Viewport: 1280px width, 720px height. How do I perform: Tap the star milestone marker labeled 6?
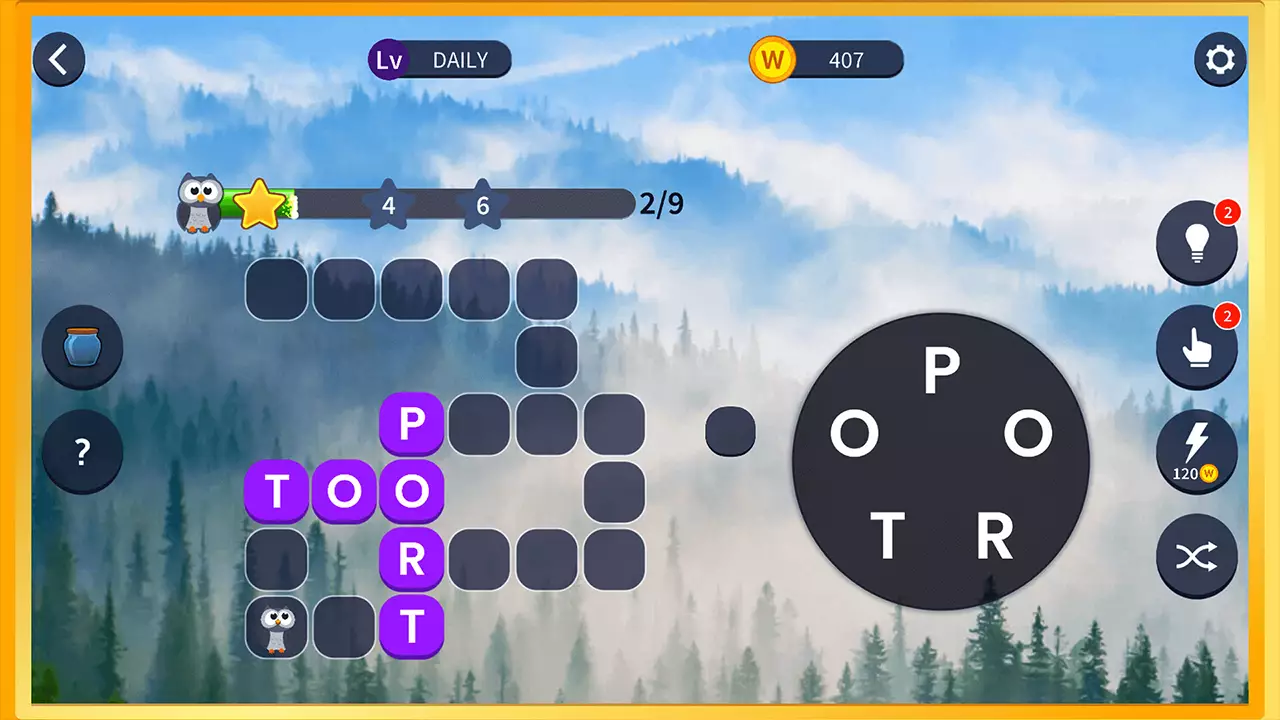point(482,205)
